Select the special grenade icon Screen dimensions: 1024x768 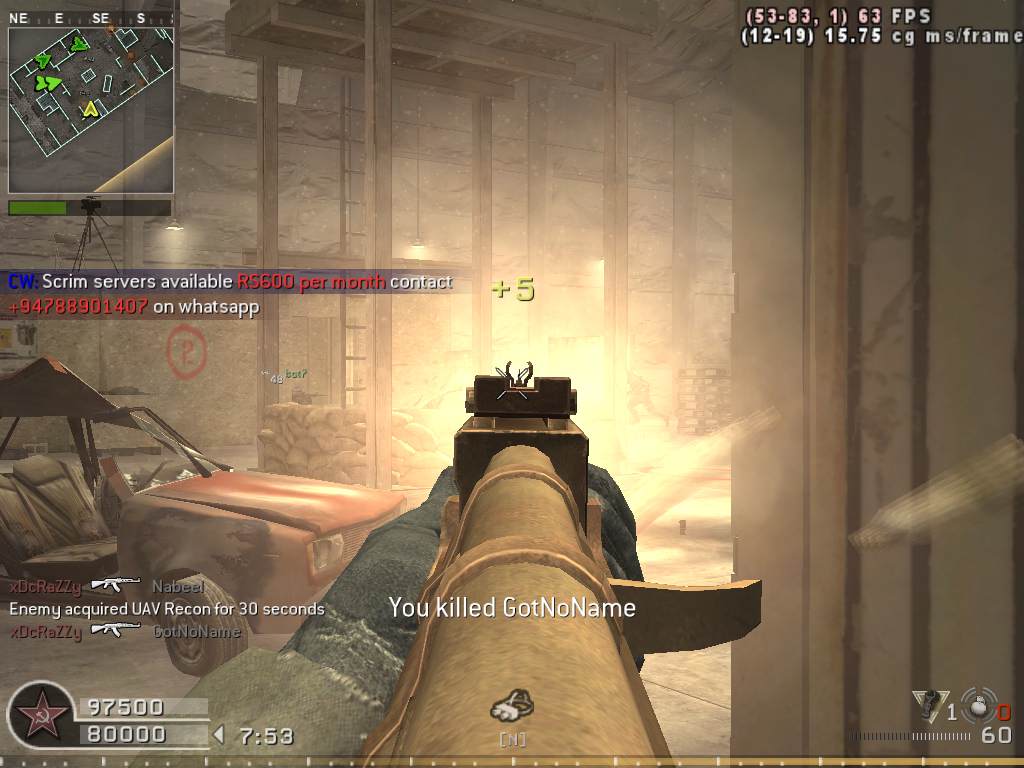(x=929, y=707)
